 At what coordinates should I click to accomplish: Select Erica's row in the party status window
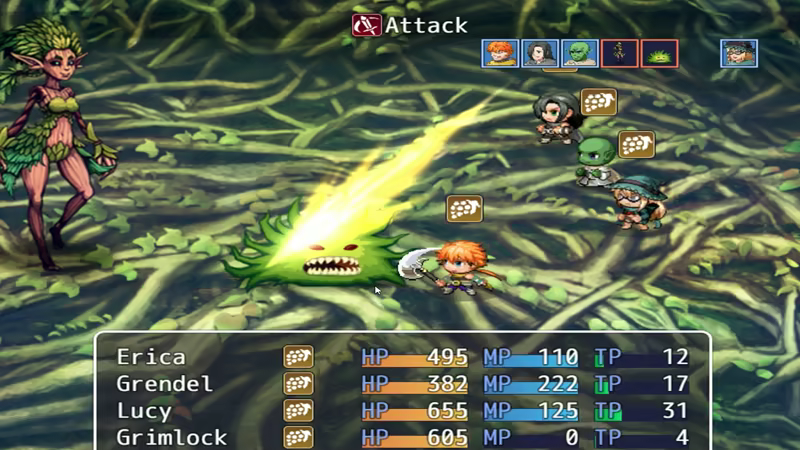(400, 357)
